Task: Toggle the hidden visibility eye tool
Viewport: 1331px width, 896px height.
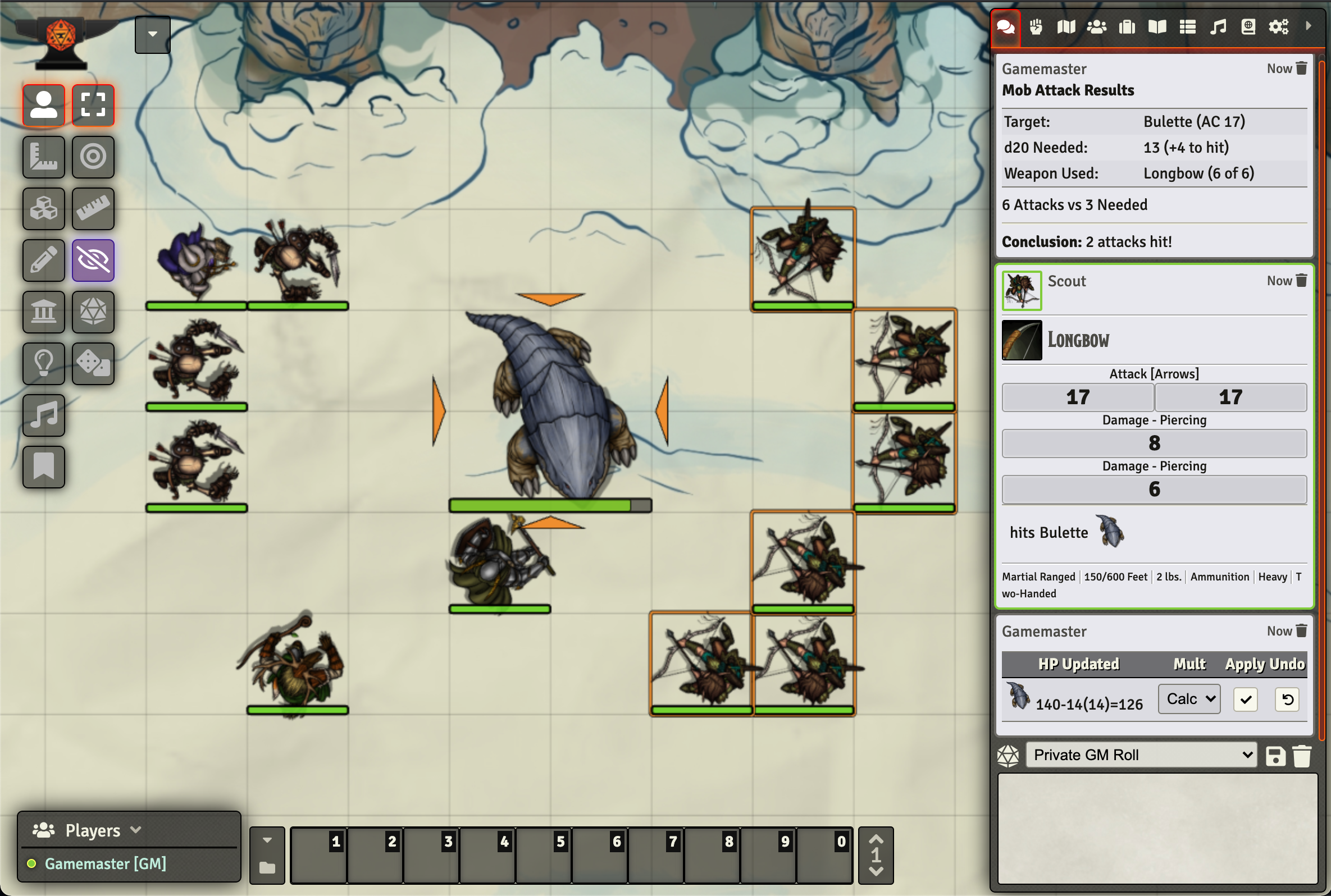Action: pos(93,260)
